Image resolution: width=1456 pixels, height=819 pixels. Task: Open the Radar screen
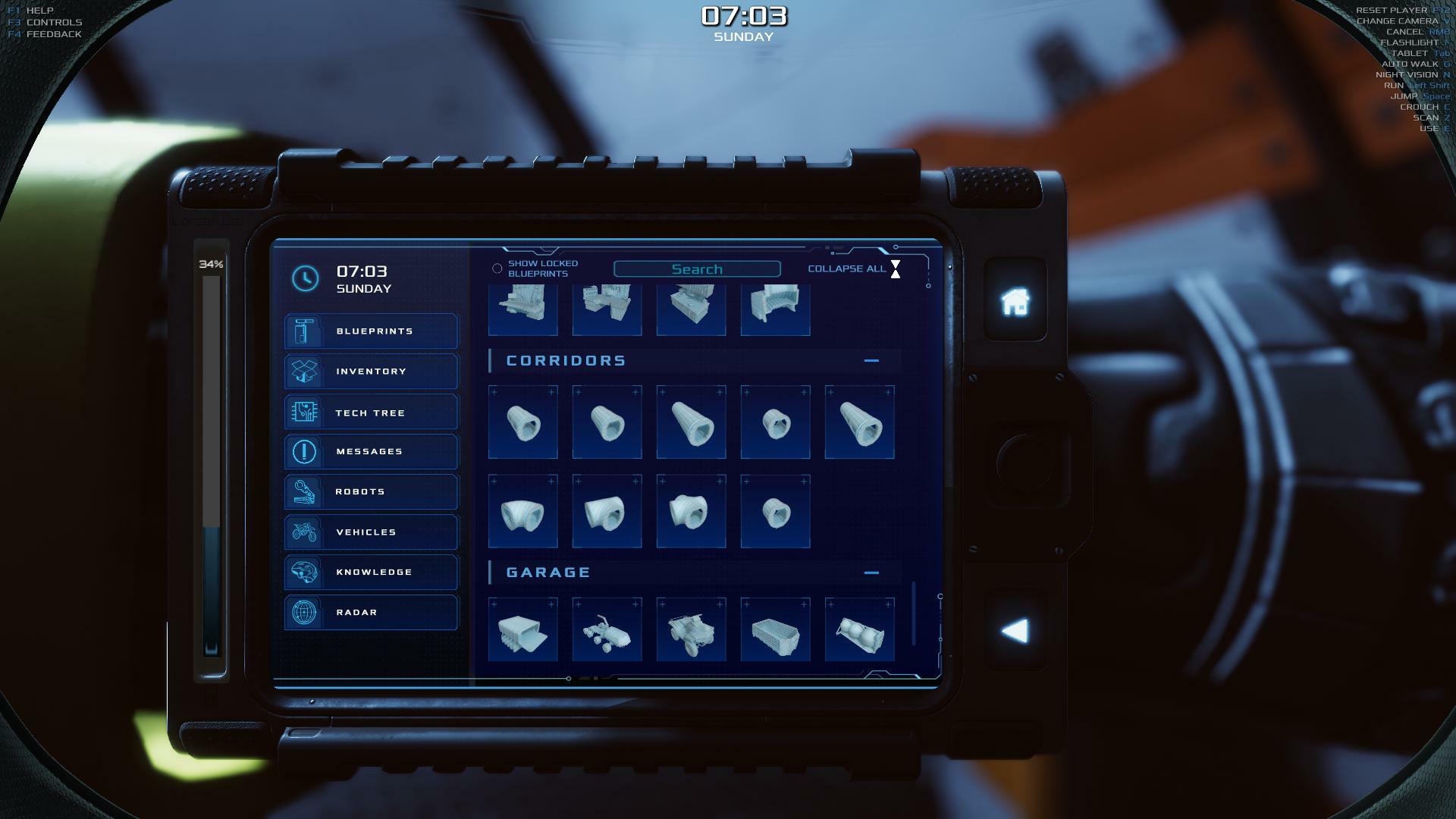click(x=372, y=613)
